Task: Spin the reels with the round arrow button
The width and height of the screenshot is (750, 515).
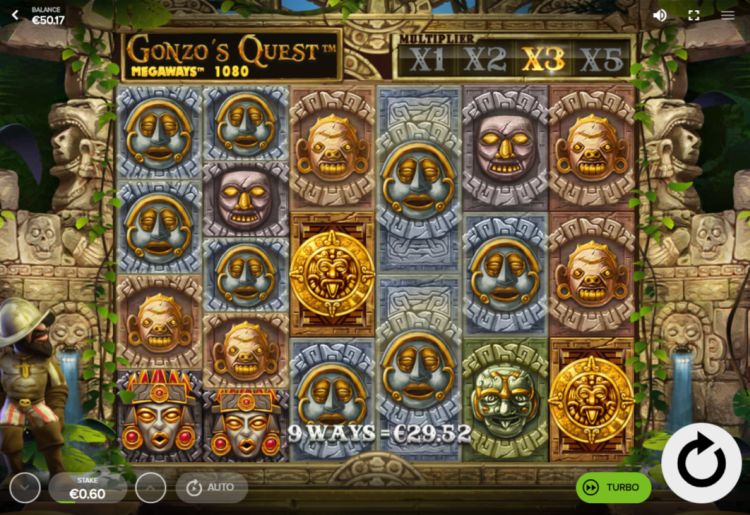Action: coord(700,463)
